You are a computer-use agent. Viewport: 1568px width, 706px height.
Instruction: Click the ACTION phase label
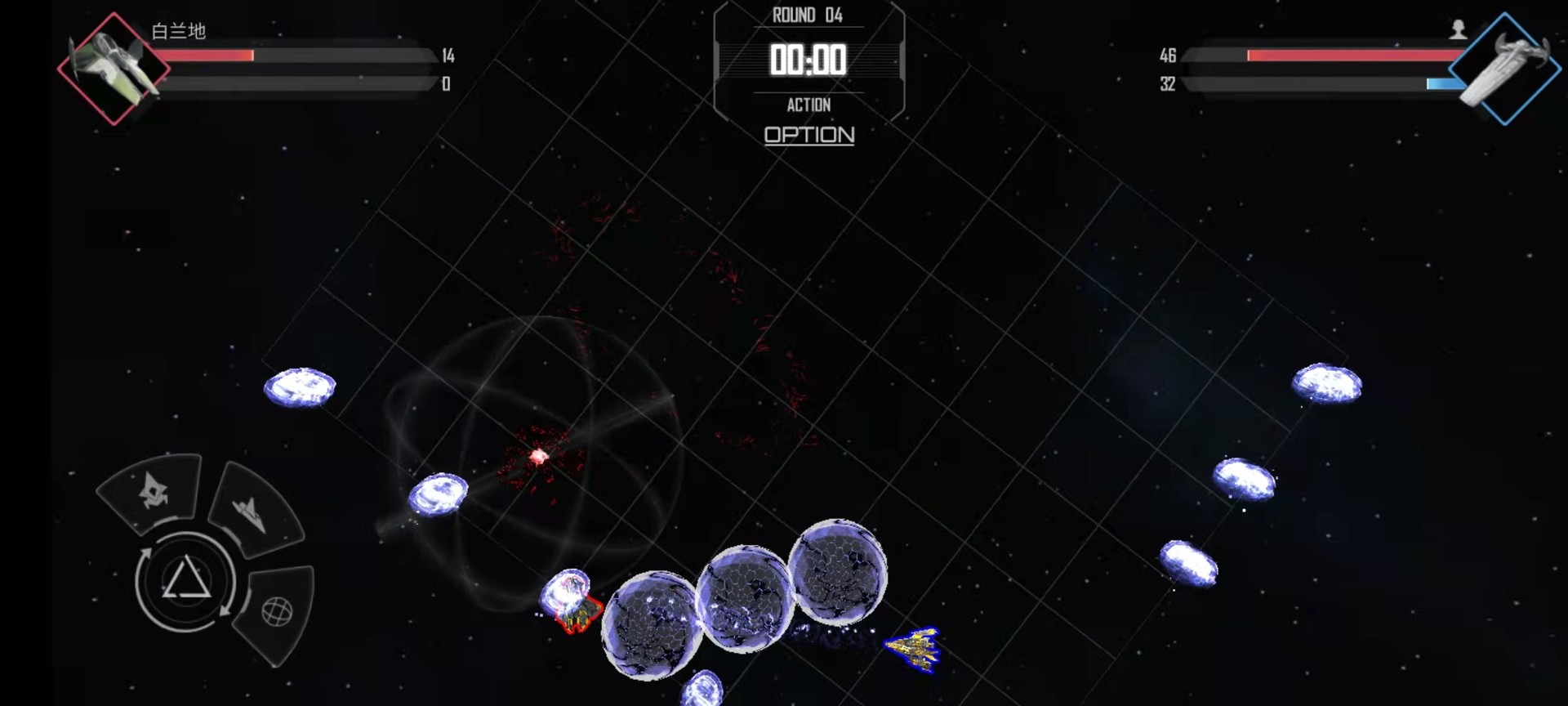pyautogui.click(x=810, y=105)
